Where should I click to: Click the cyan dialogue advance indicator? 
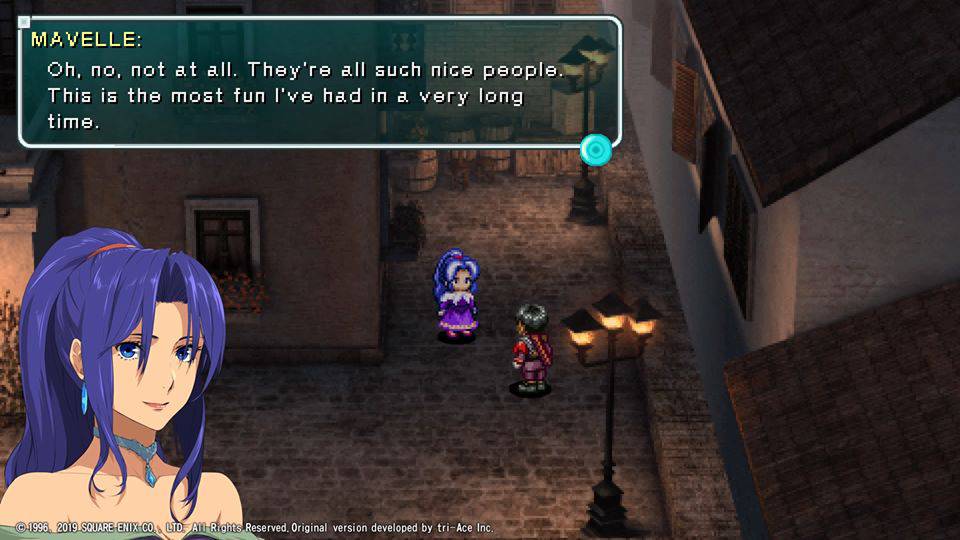point(596,150)
